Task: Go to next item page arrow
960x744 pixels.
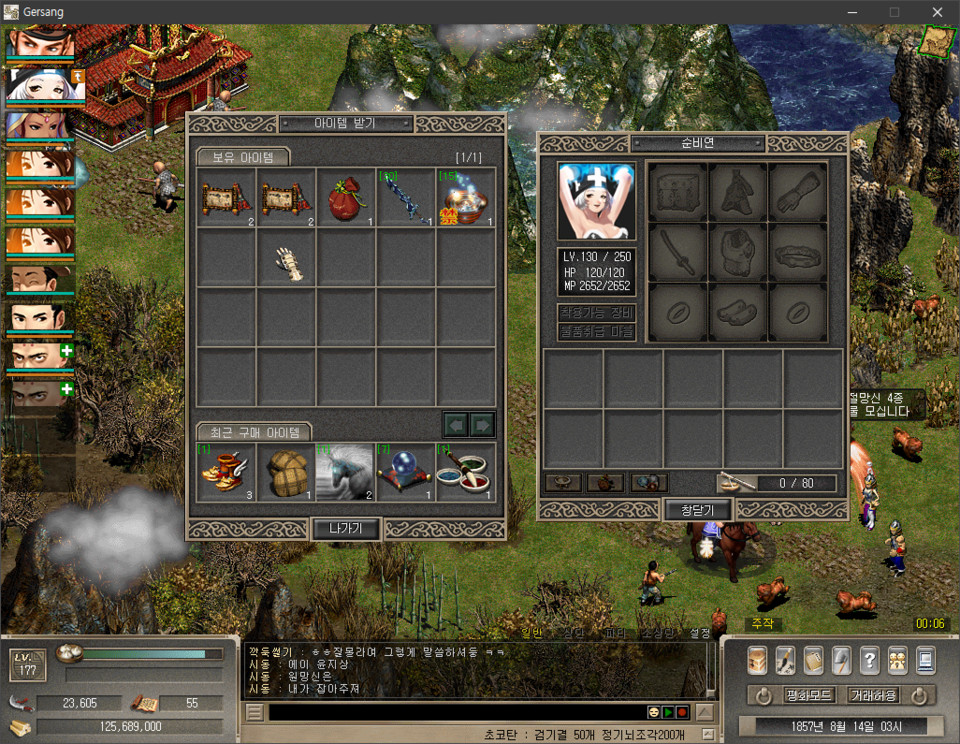Action: pos(483,425)
